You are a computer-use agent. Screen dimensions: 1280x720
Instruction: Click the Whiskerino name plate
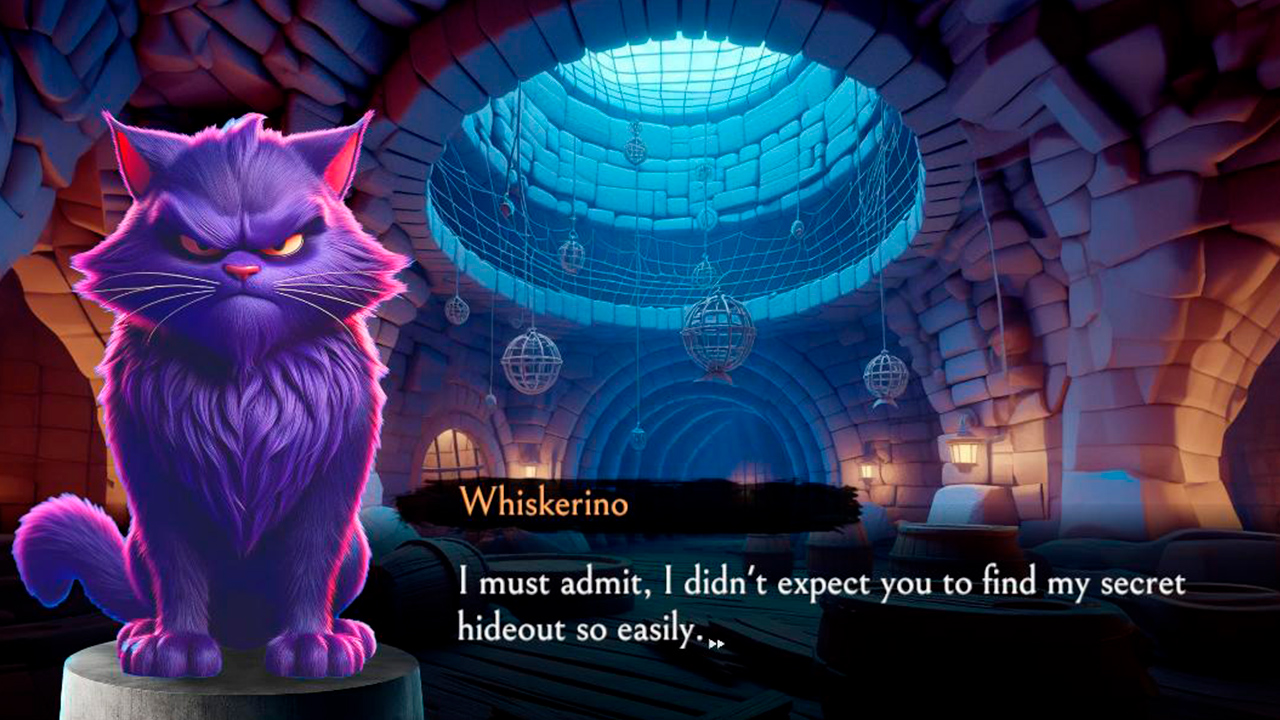point(545,505)
